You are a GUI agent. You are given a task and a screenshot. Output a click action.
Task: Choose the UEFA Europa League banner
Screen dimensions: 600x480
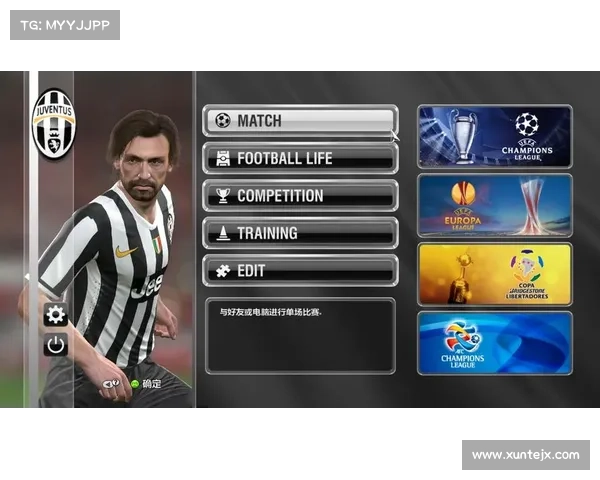[x=495, y=205]
